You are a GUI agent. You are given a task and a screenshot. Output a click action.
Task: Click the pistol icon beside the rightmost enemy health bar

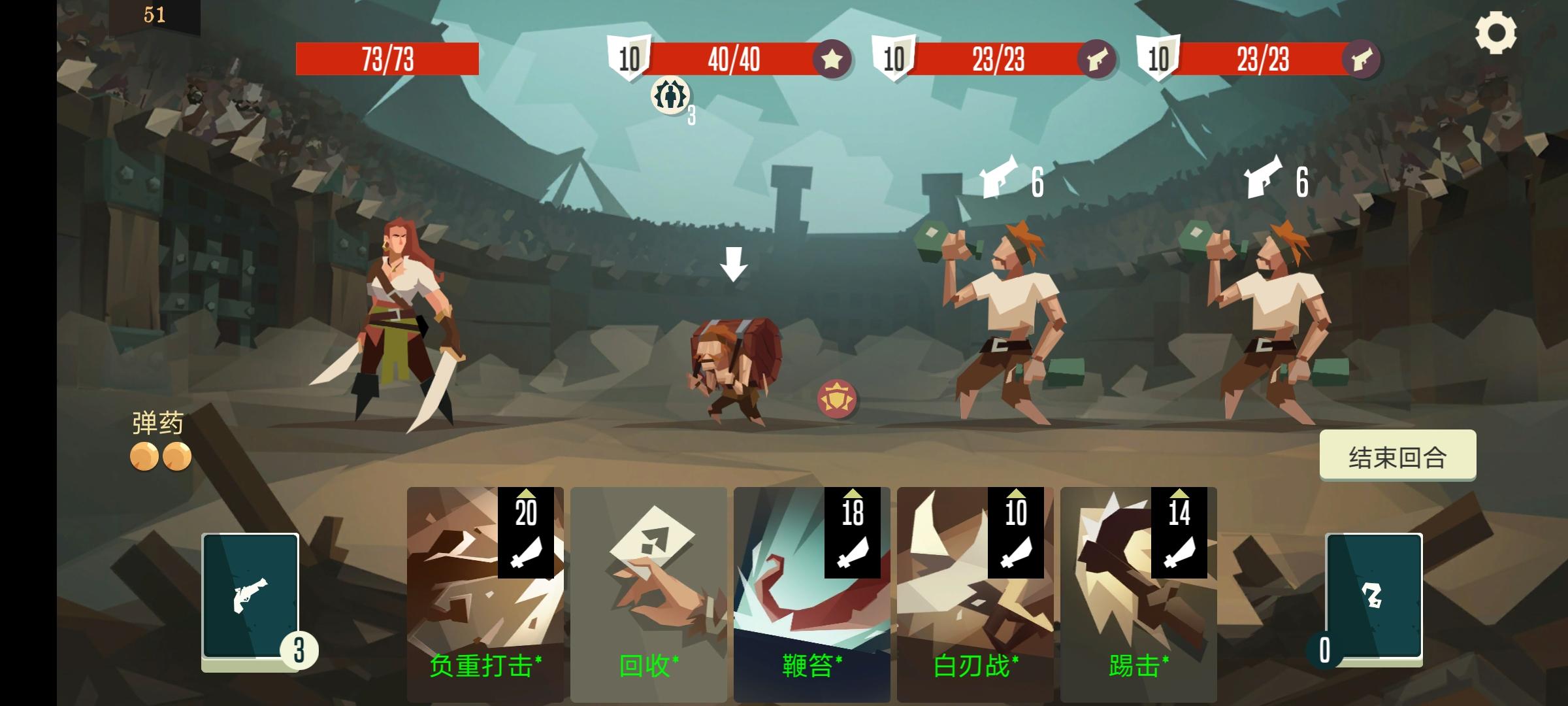click(1361, 59)
